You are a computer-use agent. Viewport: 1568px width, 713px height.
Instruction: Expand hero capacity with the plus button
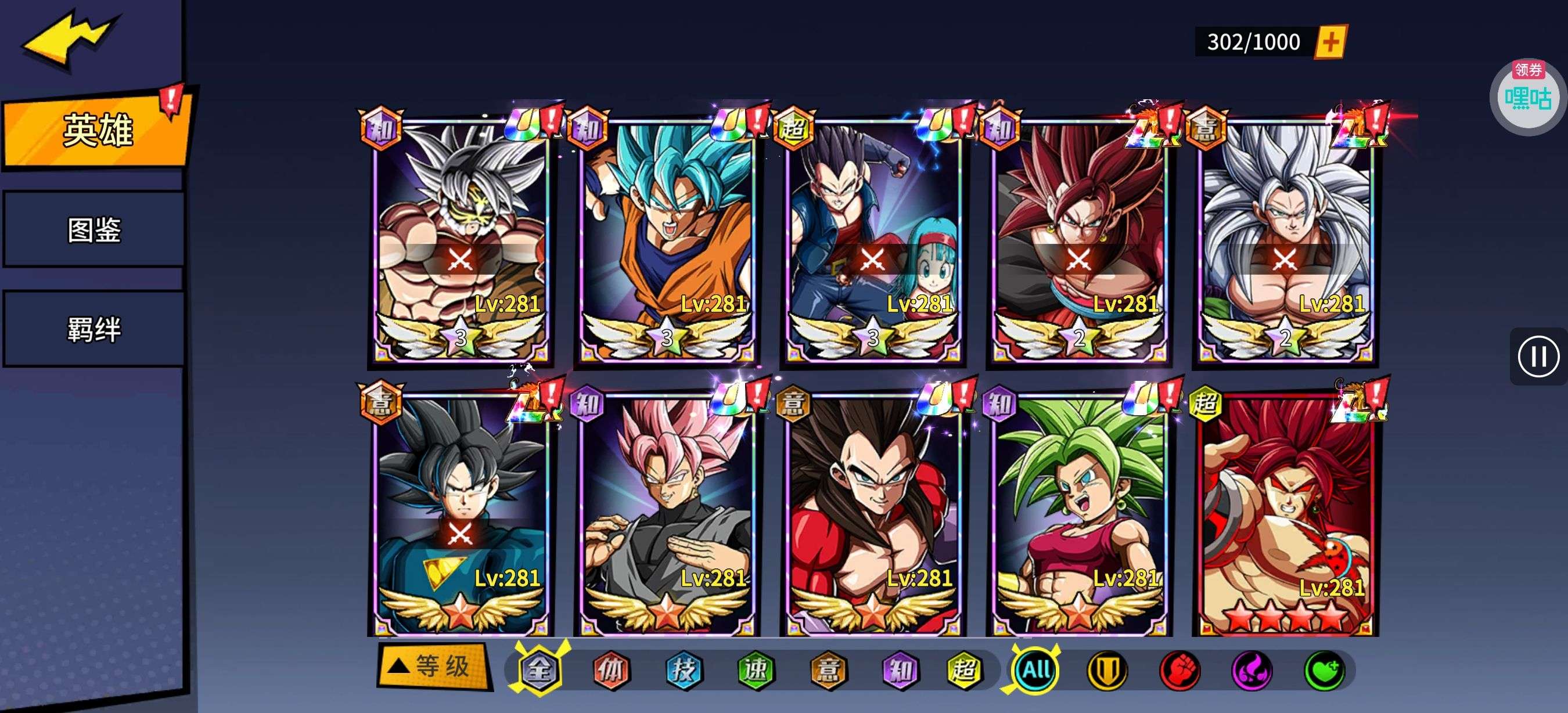(1330, 42)
